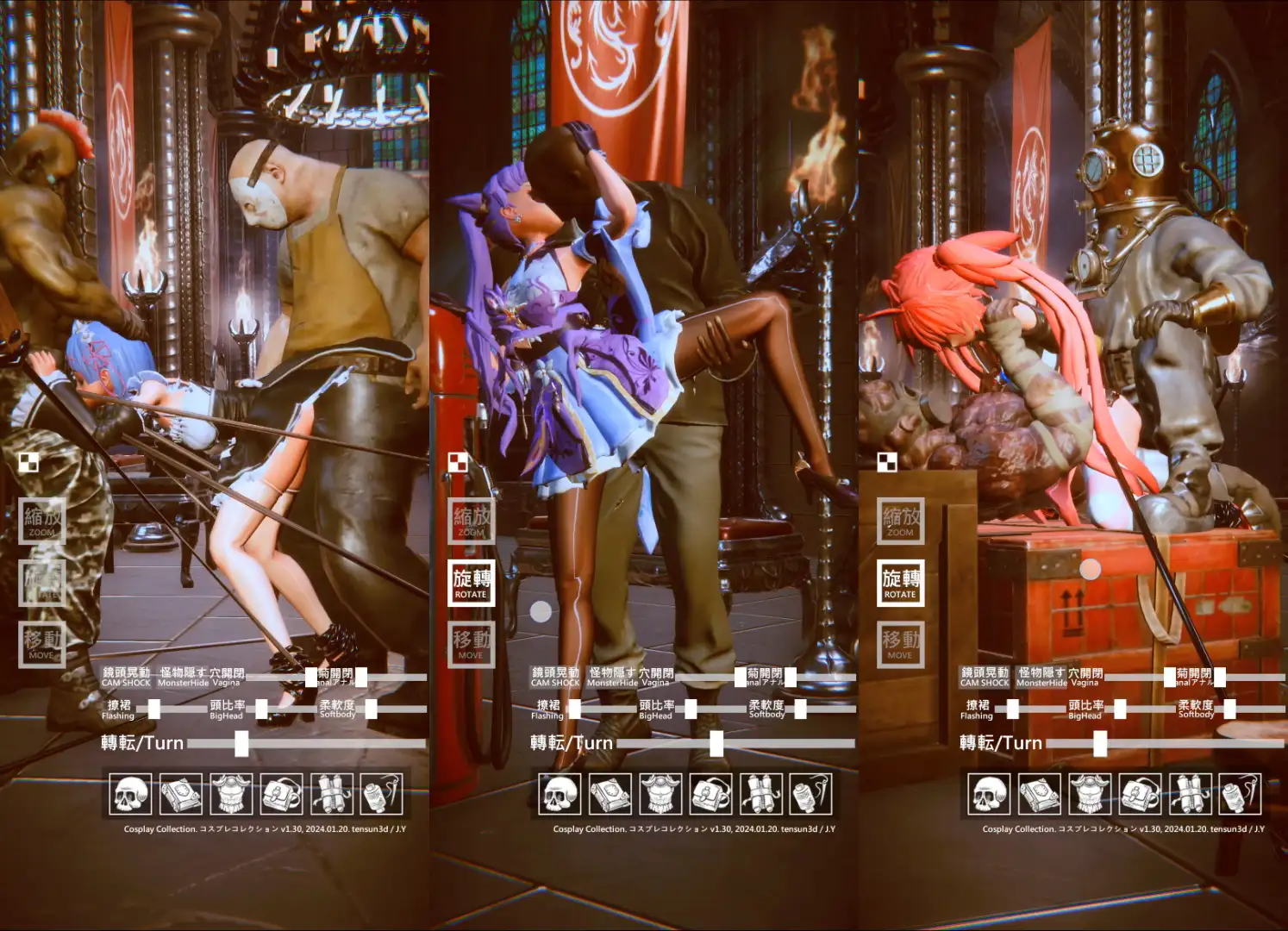Image resolution: width=1288 pixels, height=931 pixels.
Task: Select MOVE in the purple-haired character panel
Action: click(471, 643)
